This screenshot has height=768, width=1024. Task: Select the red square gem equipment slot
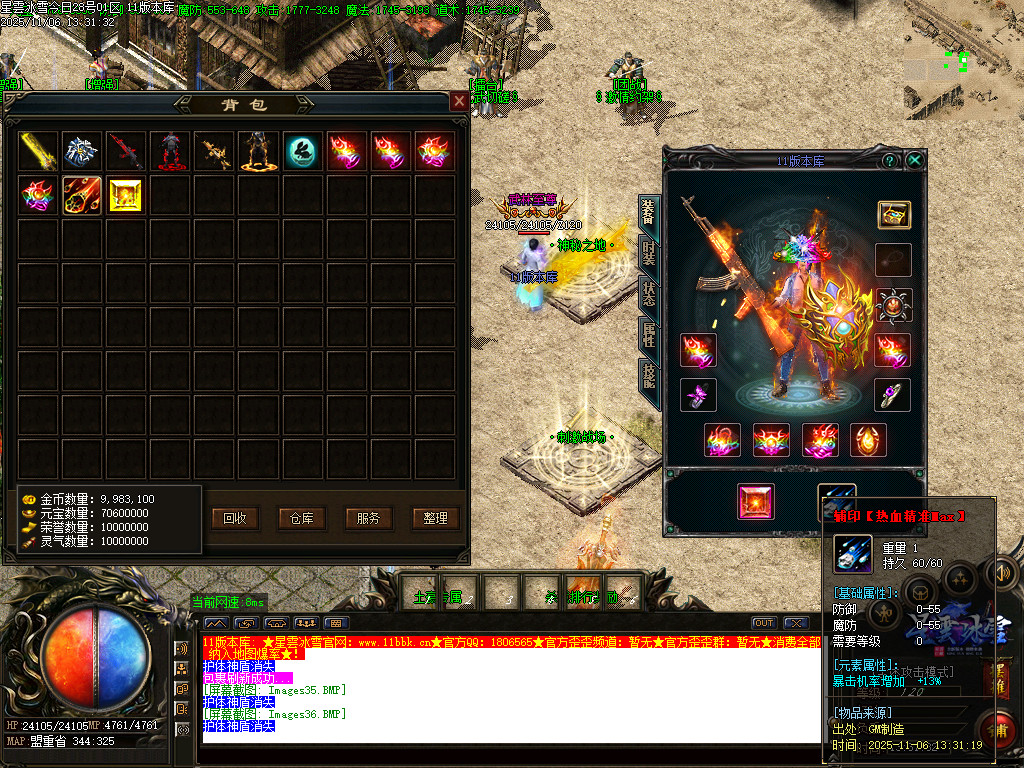(756, 501)
